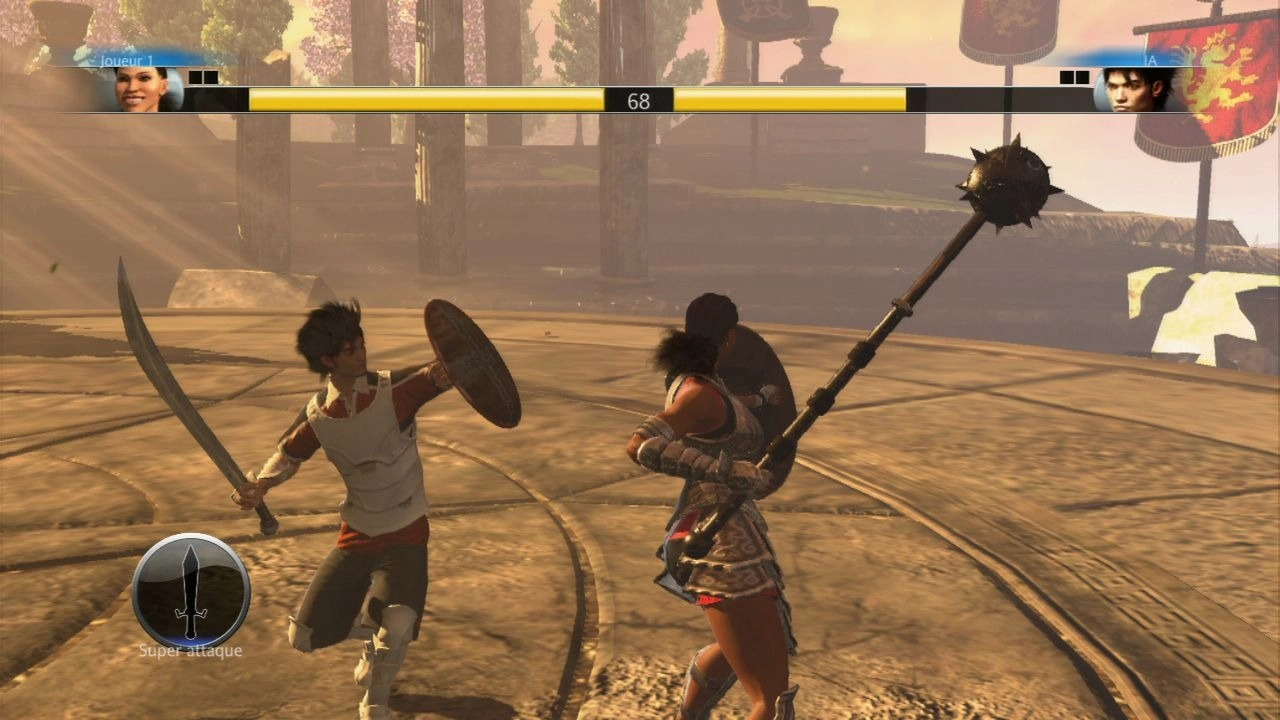Activate the Super attaque sword icon
Image resolution: width=1280 pixels, height=720 pixels.
click(x=191, y=591)
